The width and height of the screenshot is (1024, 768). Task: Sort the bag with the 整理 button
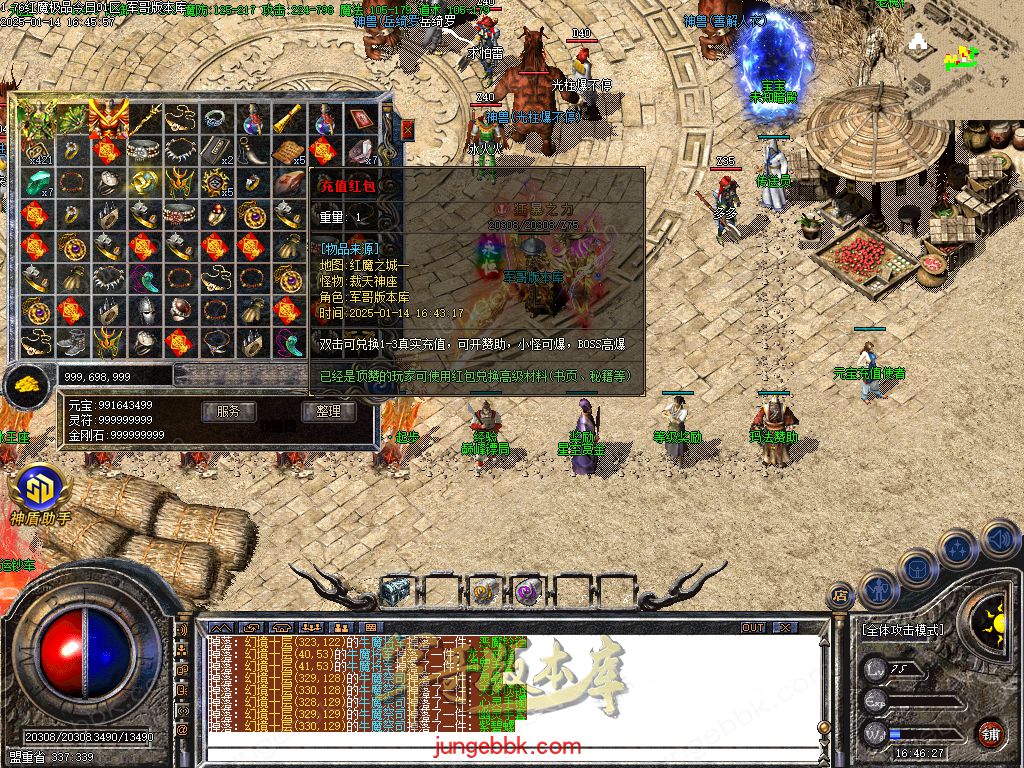pyautogui.click(x=328, y=411)
